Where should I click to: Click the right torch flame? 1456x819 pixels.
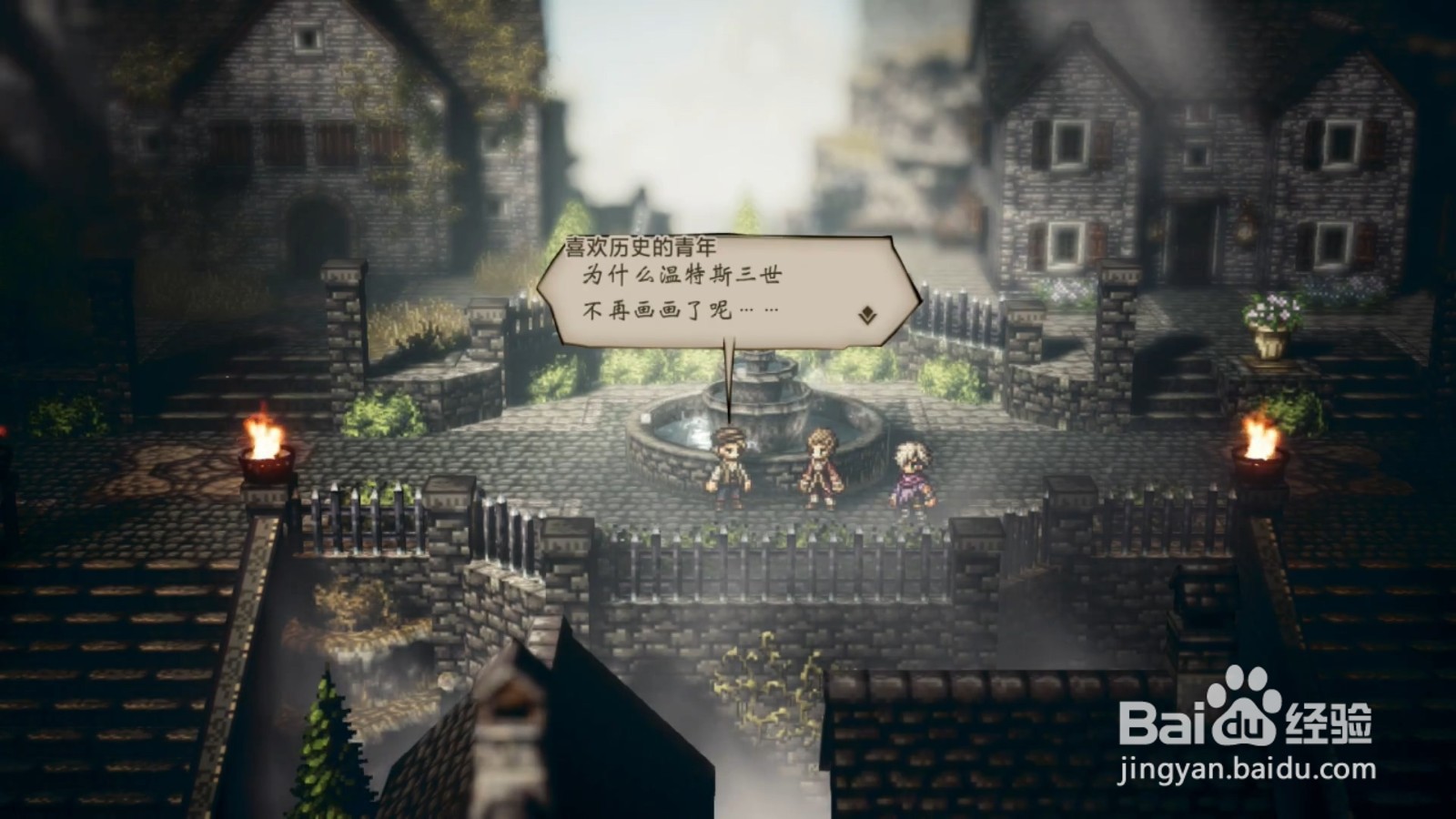click(1260, 435)
